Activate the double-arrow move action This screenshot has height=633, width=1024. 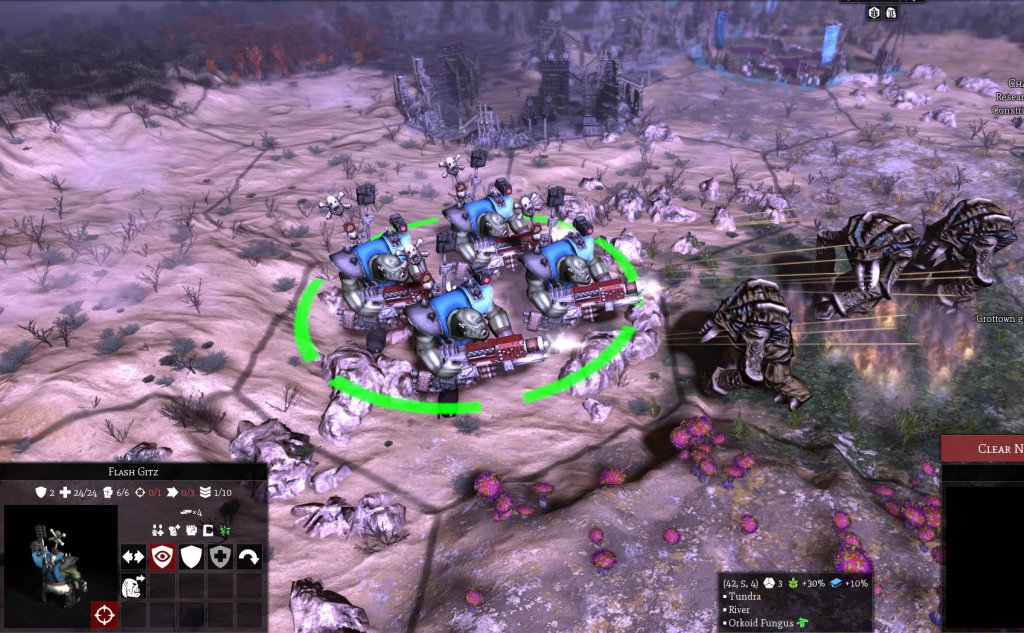[x=134, y=557]
